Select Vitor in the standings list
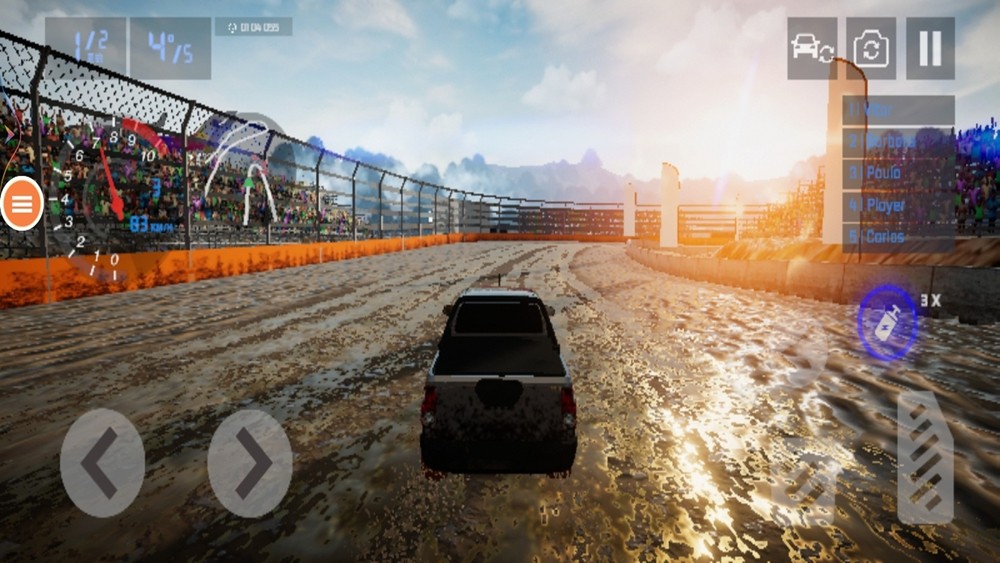 [x=898, y=110]
